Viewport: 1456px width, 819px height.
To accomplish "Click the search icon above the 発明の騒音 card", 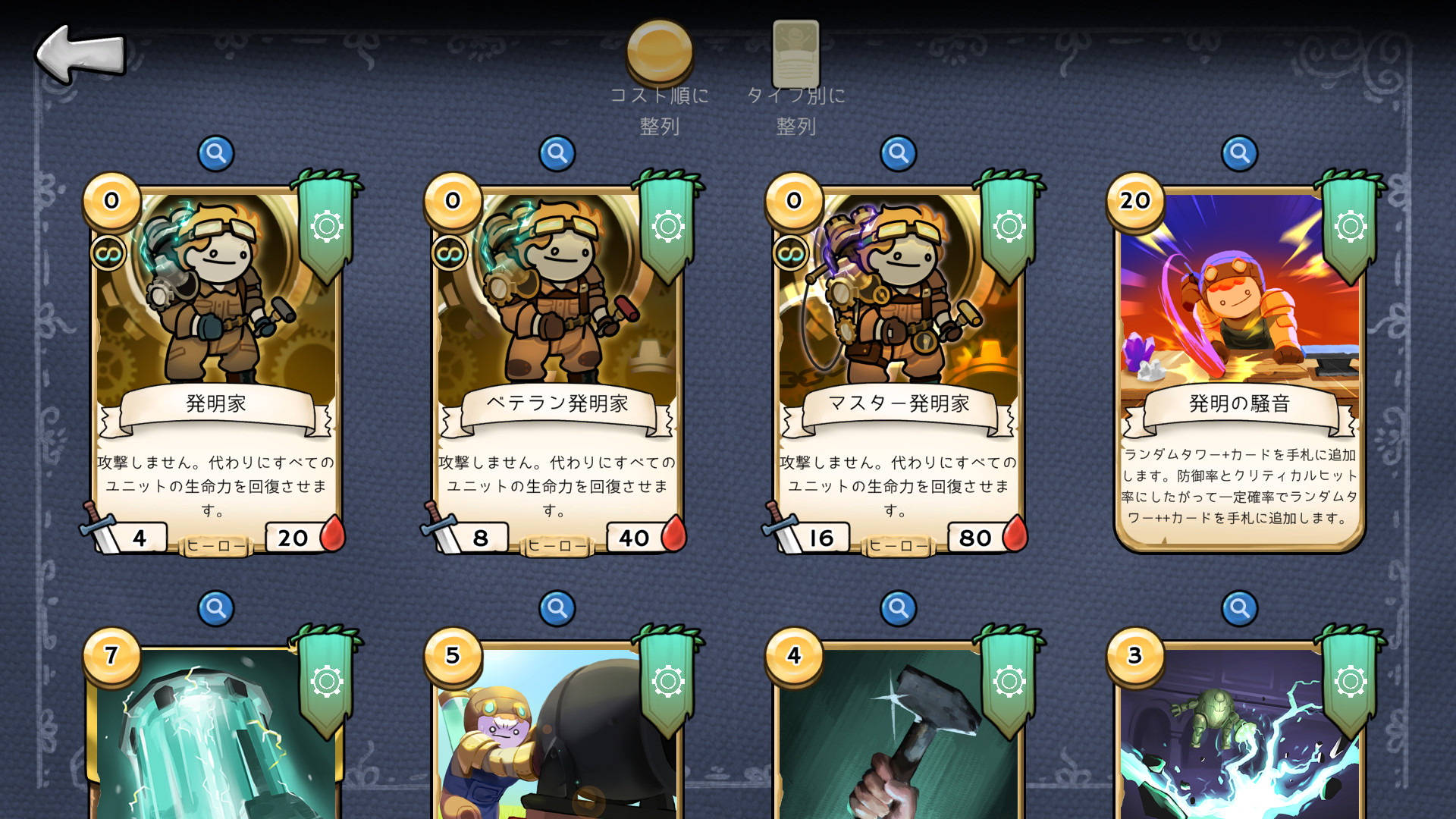I will tap(1239, 152).
